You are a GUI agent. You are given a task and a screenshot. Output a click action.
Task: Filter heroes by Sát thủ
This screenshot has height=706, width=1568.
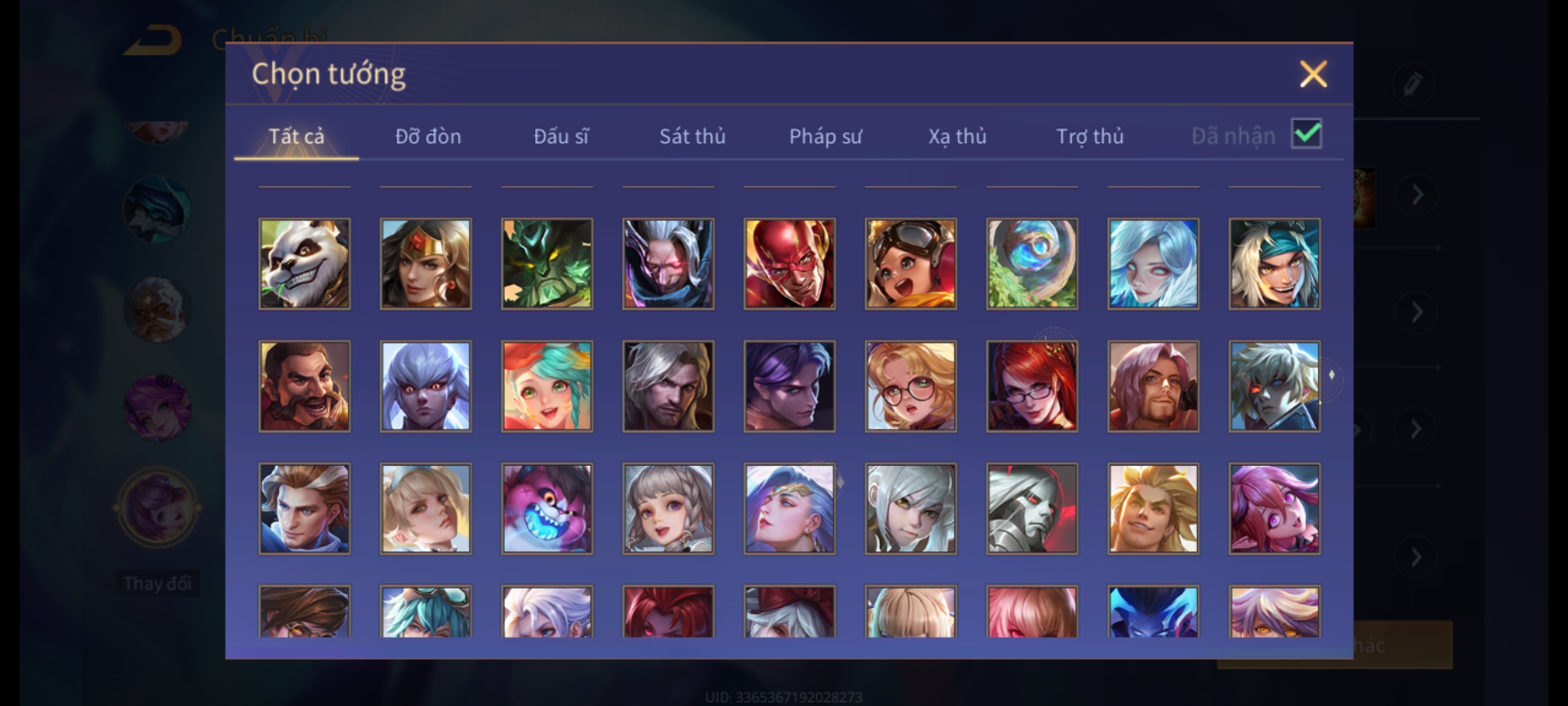pos(692,136)
